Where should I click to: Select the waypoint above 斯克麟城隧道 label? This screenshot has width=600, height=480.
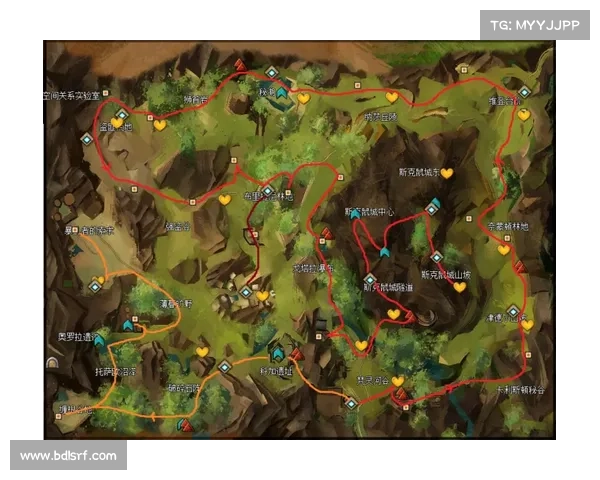(370, 279)
